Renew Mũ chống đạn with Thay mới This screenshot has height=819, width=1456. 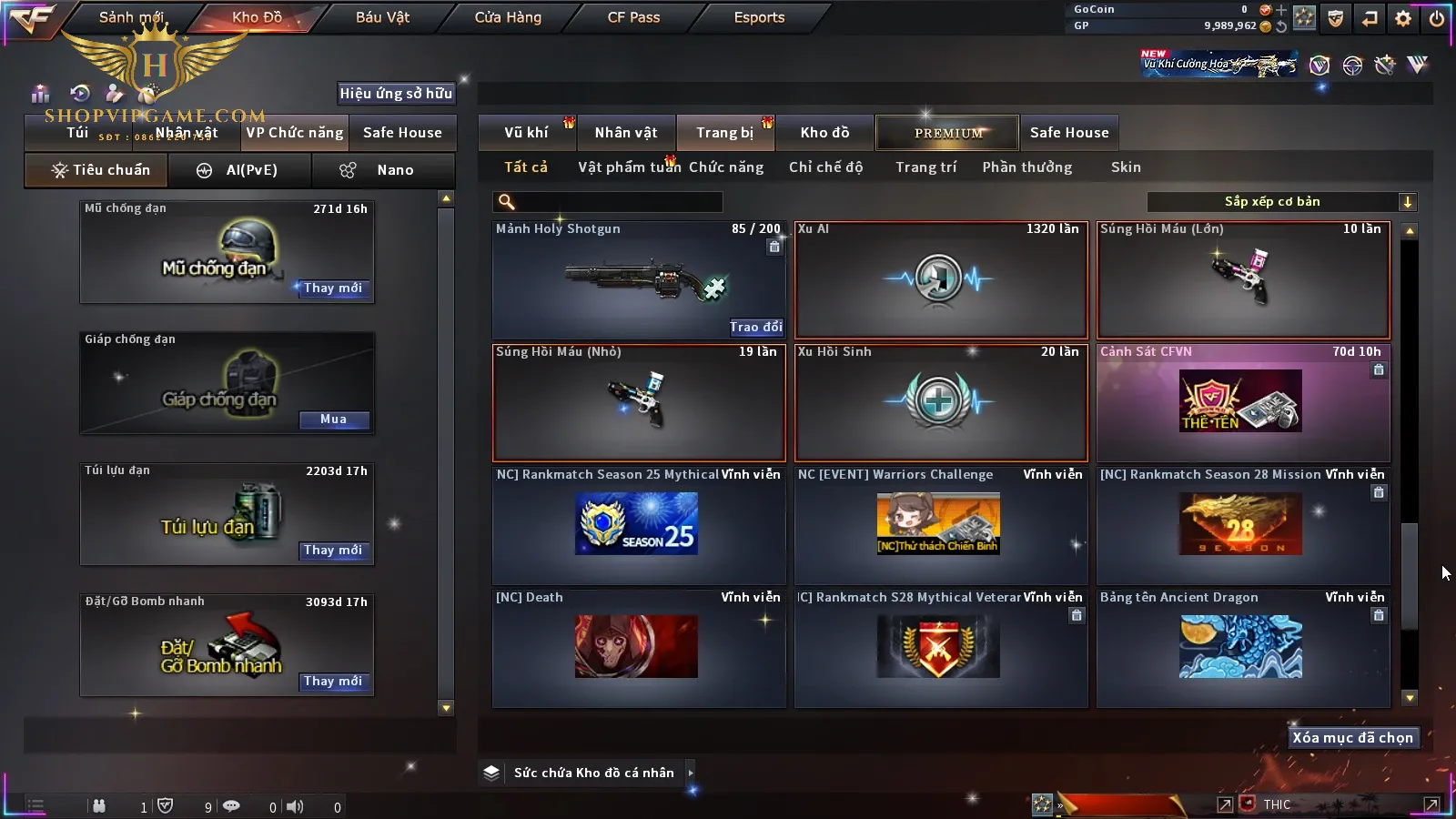(x=333, y=288)
